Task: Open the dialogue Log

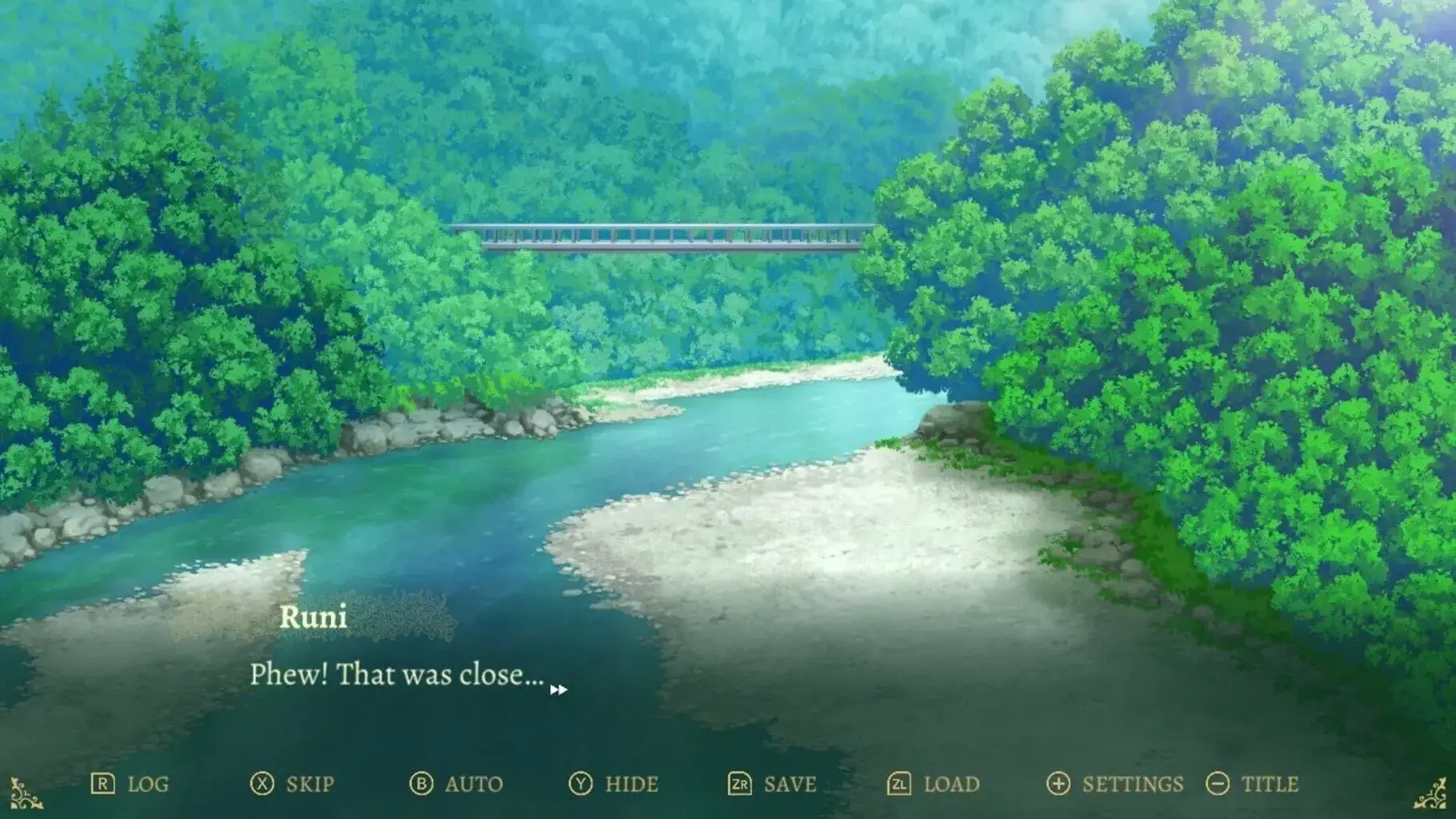Action: point(130,784)
